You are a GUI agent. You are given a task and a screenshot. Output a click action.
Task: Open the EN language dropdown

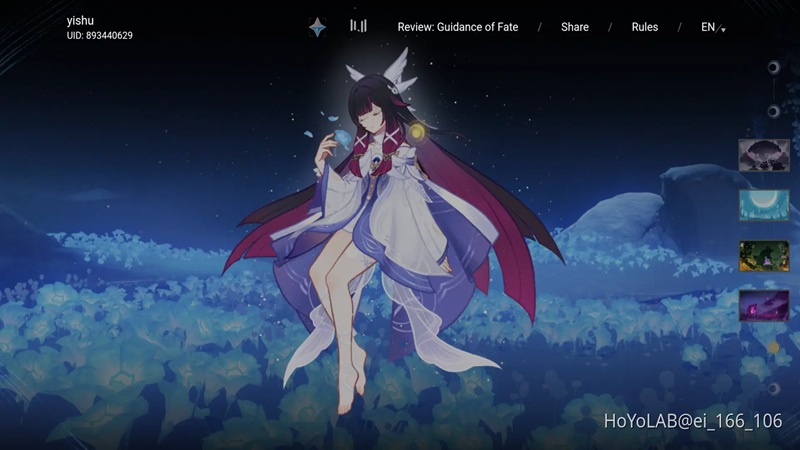pos(712,27)
